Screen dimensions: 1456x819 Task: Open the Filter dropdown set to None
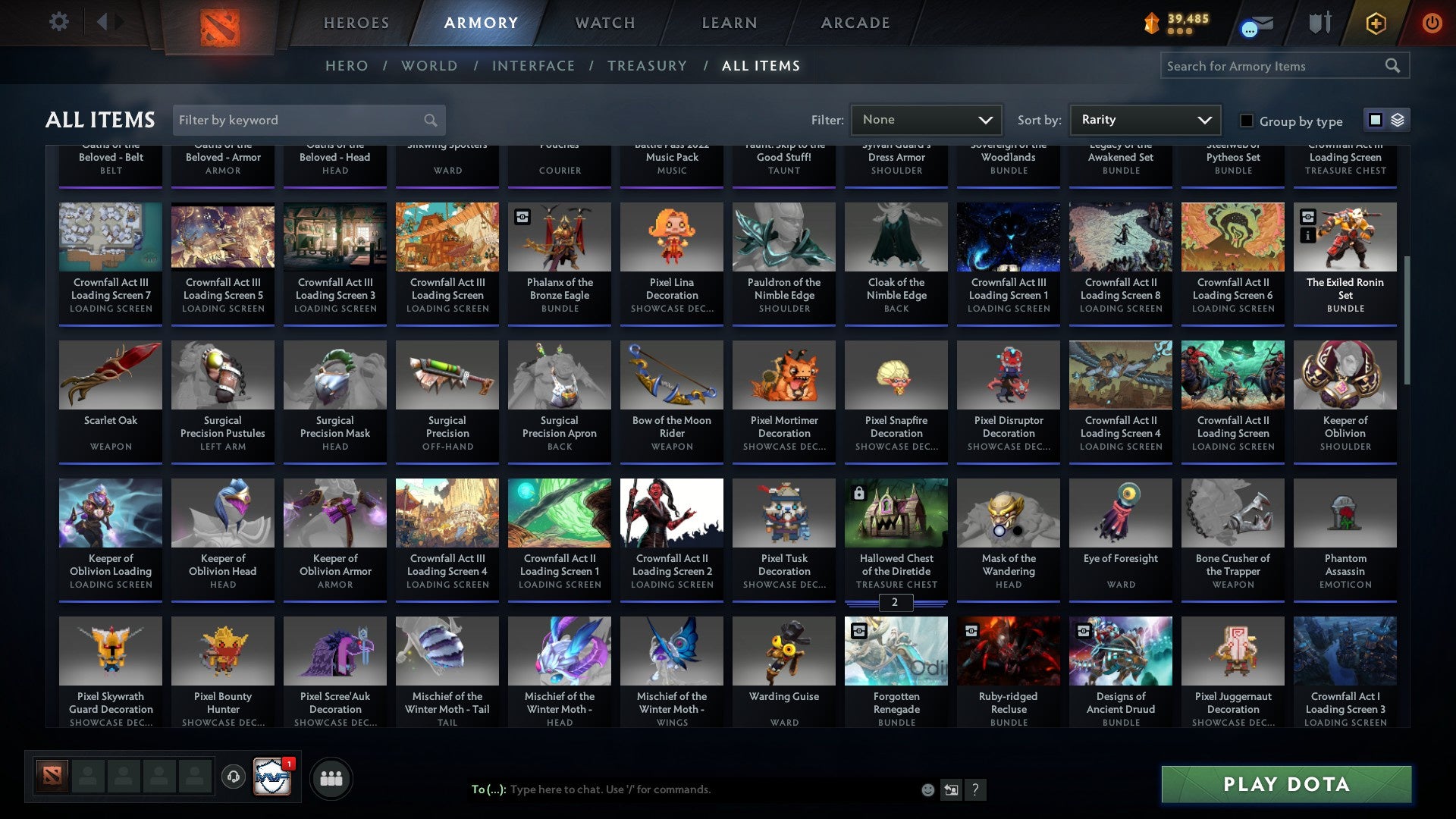coord(926,120)
